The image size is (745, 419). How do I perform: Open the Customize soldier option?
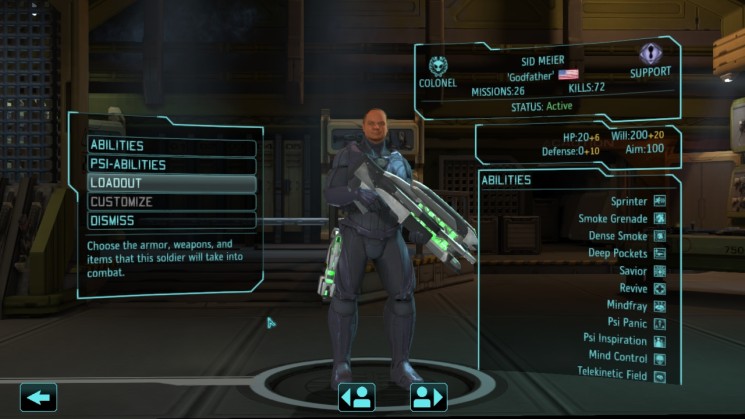171,202
